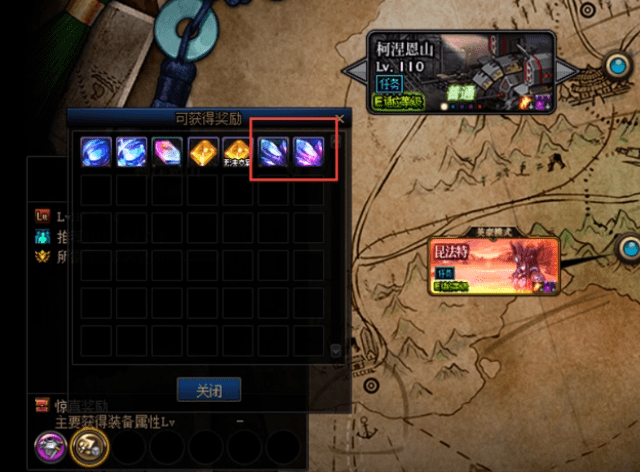Close the rewards window with the X

coord(340,119)
